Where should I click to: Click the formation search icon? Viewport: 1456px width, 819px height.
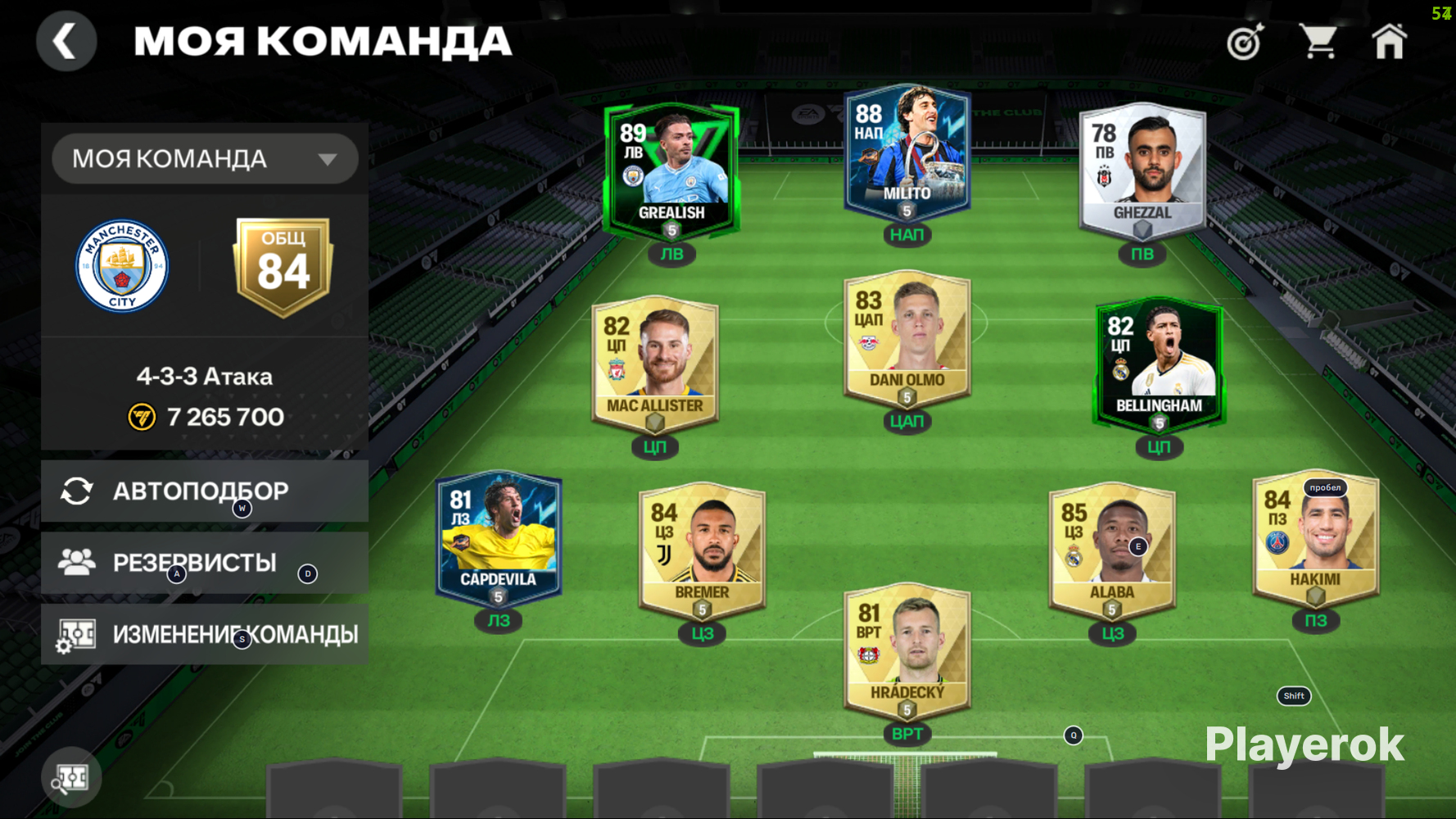point(71,778)
